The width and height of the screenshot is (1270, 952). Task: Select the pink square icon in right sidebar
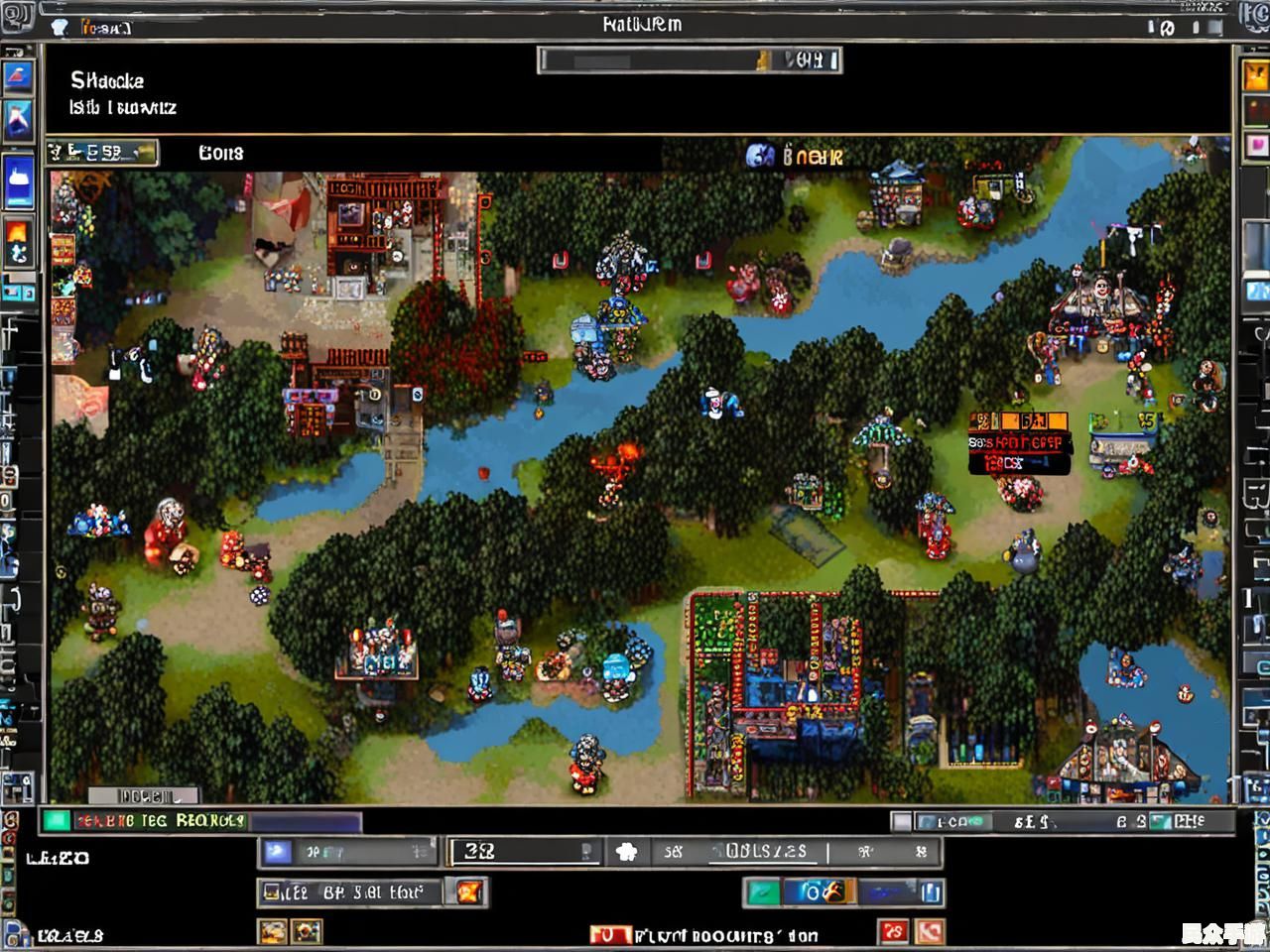(1256, 146)
